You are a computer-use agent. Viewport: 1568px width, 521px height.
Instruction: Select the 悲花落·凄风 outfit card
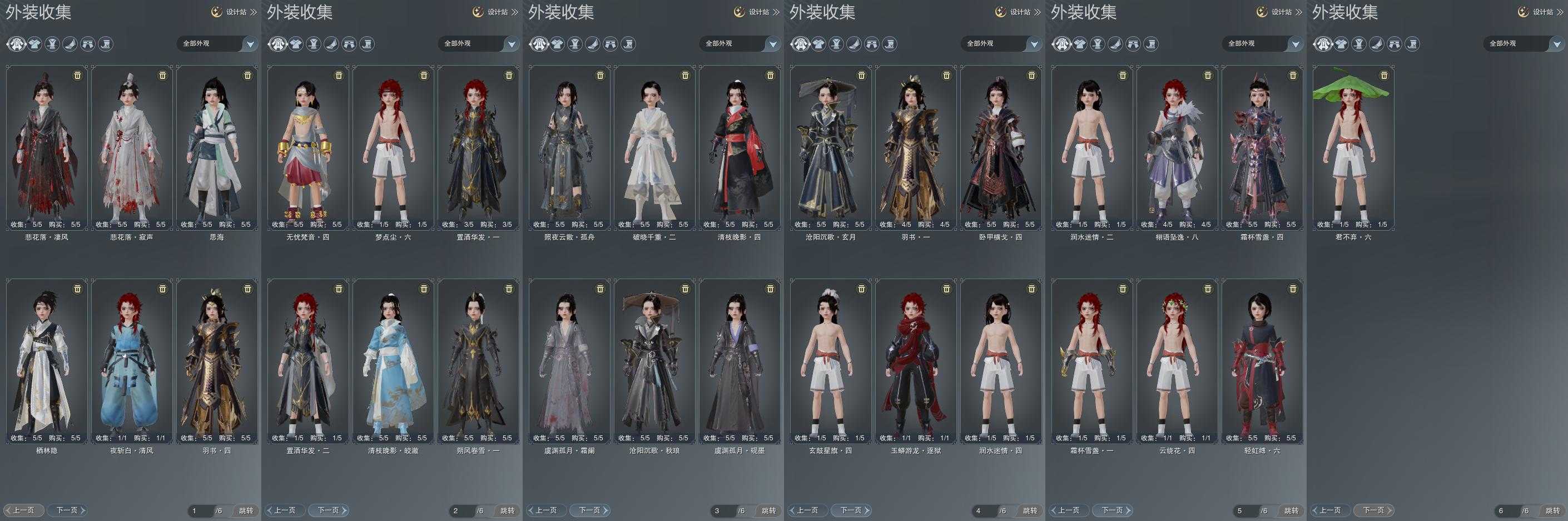(47, 146)
